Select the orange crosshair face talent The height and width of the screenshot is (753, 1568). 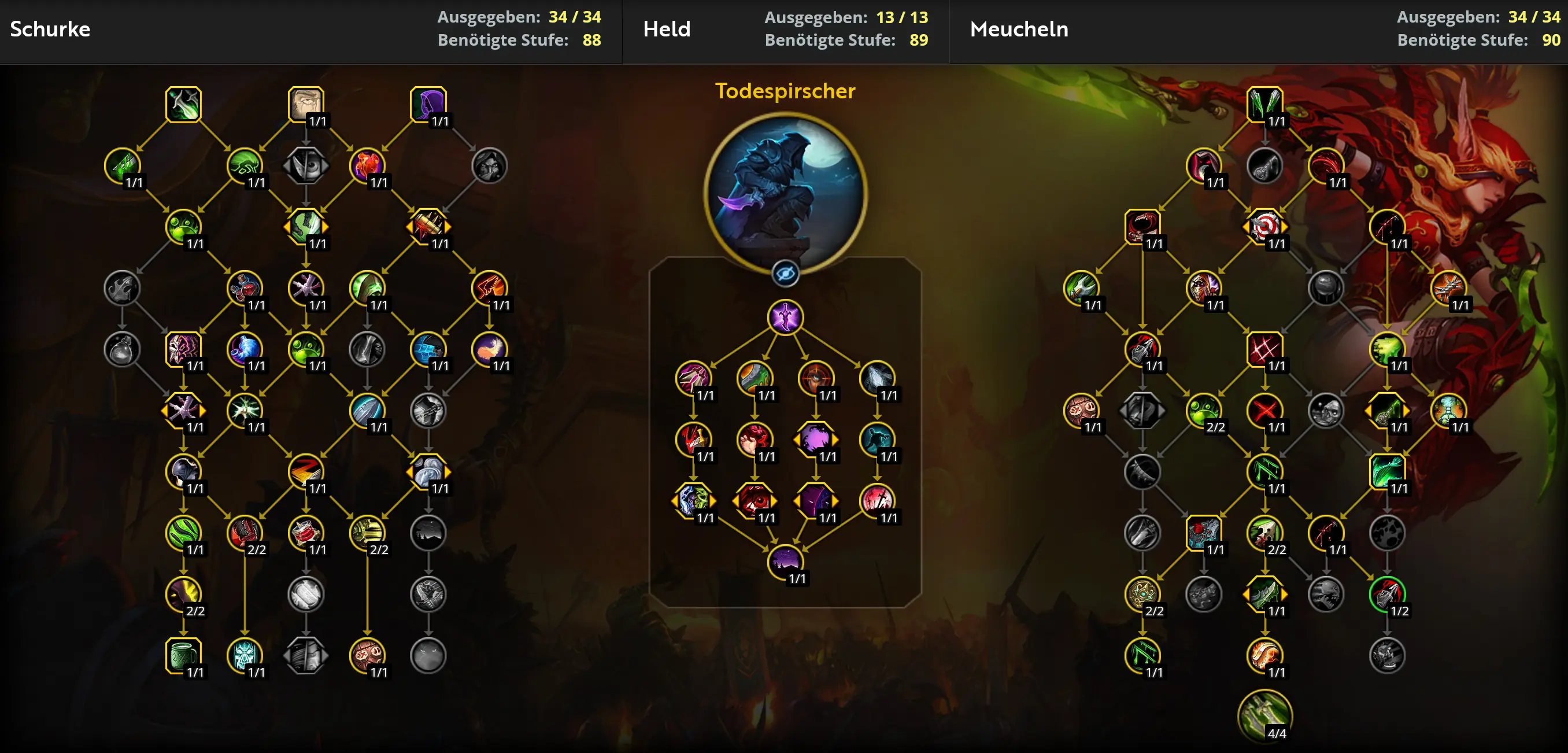816,378
